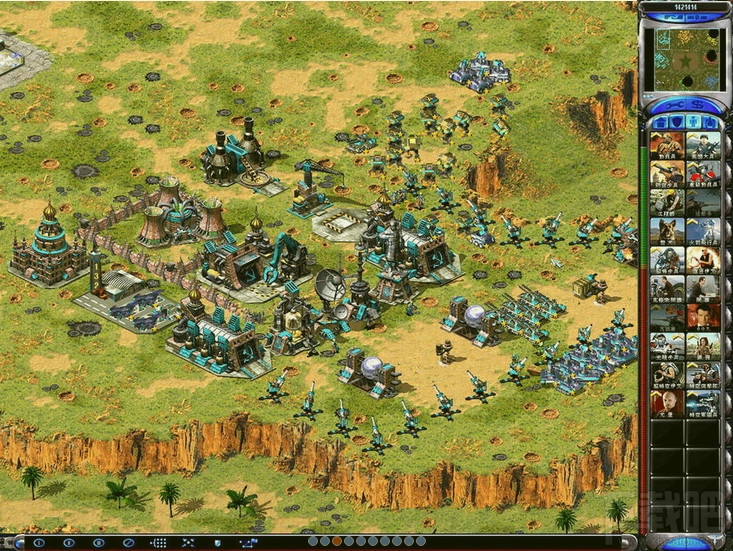Screen dimensions: 733x551
Task: Train the Tanya female commando
Action: 702,261
